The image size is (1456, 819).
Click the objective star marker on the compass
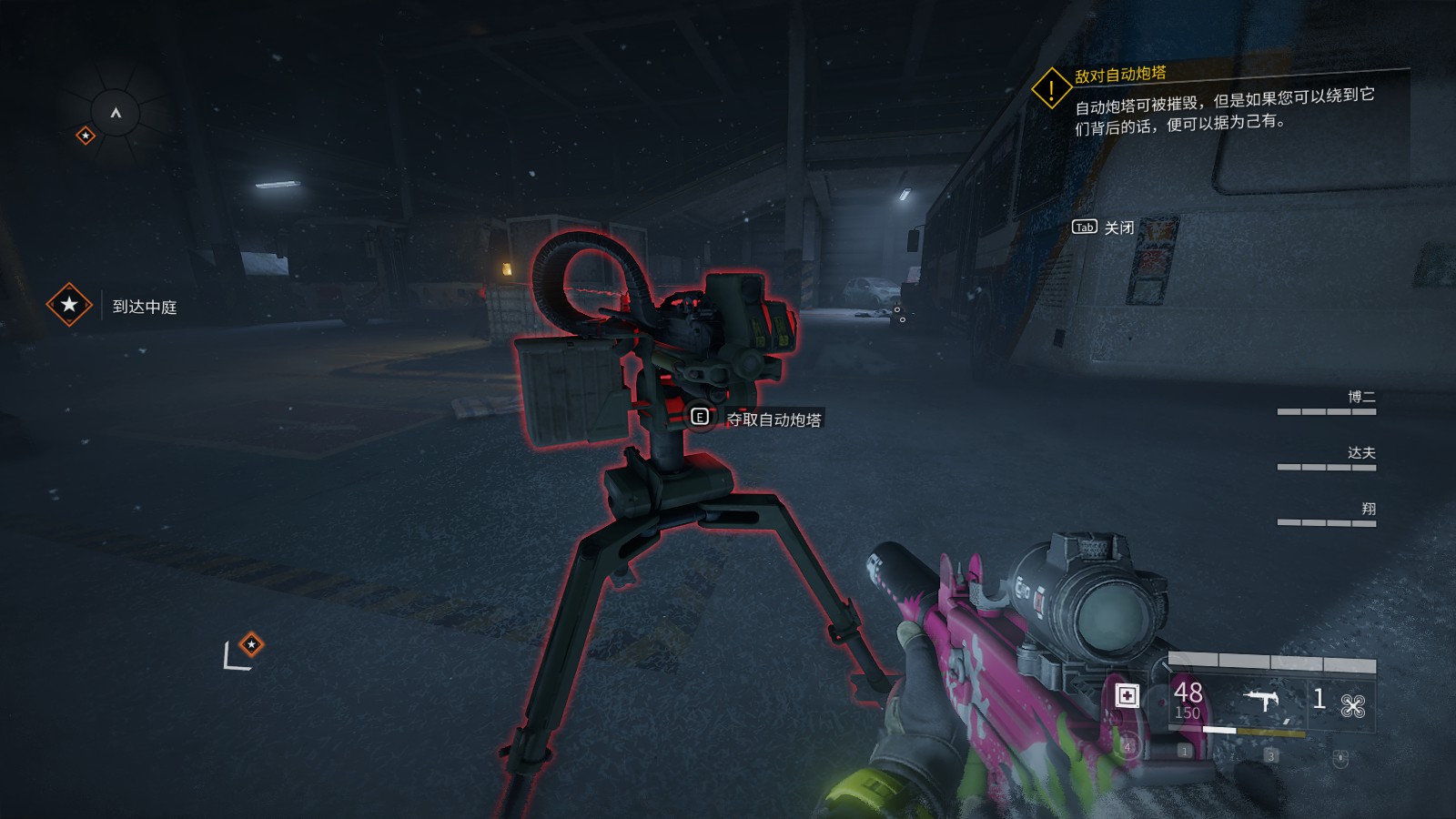pos(86,136)
